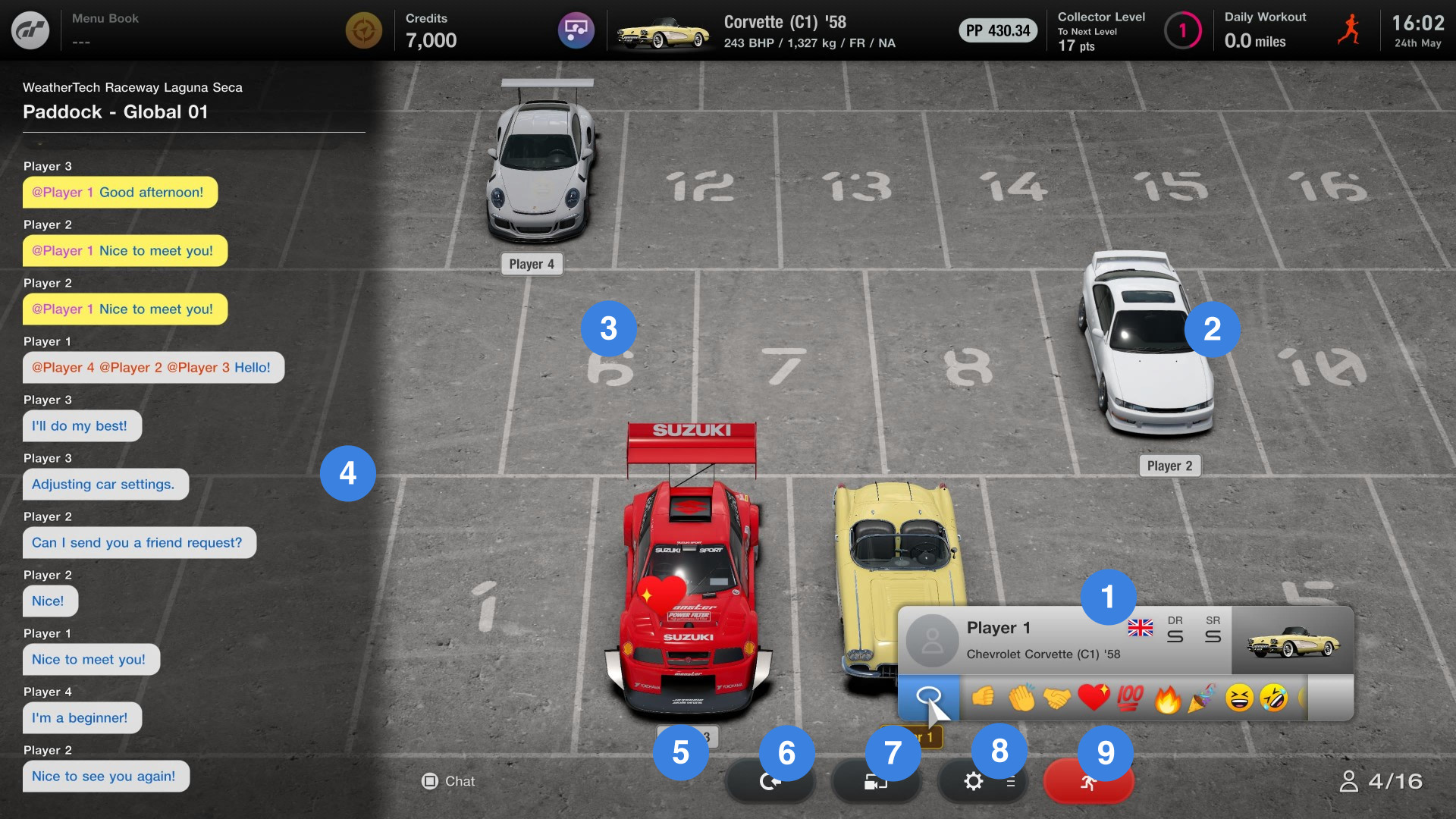Select the handshake emoji reaction
The height and width of the screenshot is (819, 1456).
pos(1059,698)
